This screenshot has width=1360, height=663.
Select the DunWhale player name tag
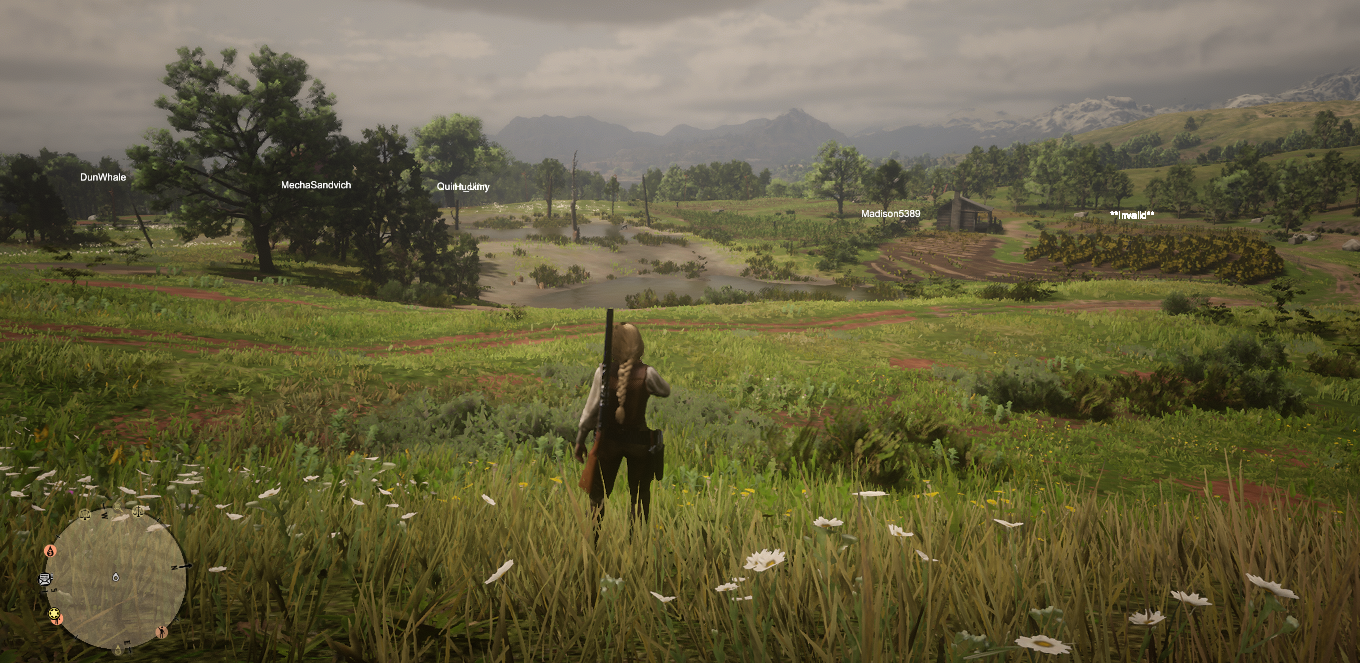pos(103,177)
